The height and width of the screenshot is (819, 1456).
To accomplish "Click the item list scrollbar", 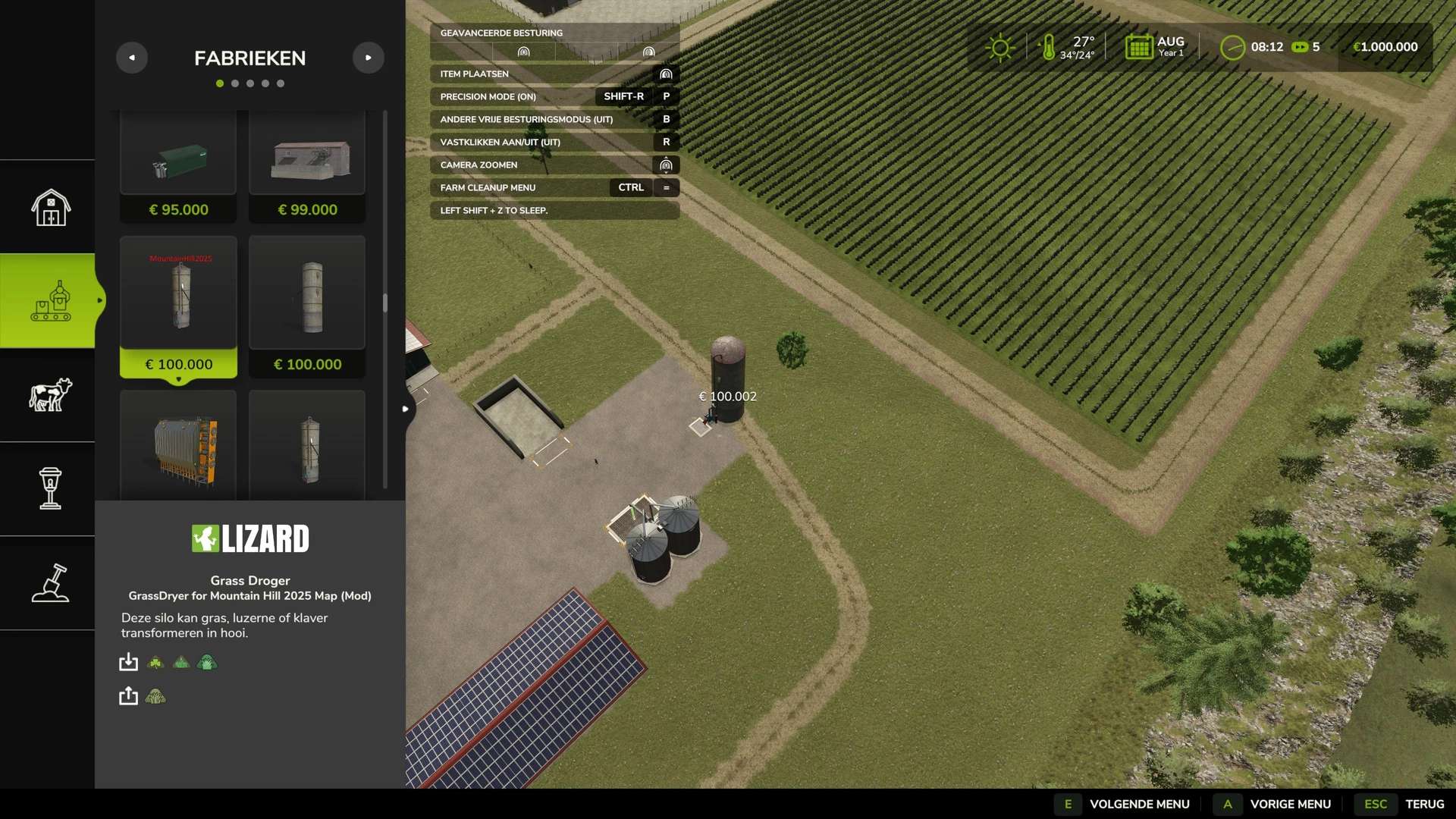I will click(385, 303).
